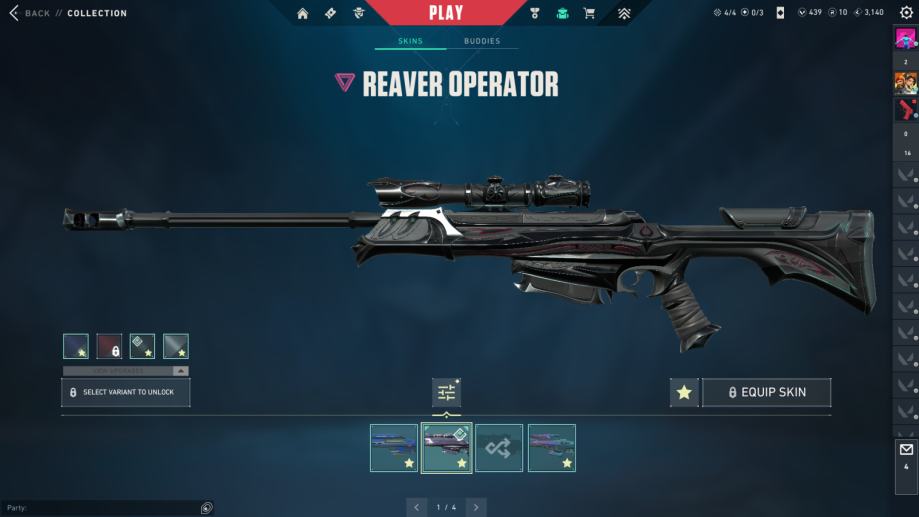Switch to the Buddies tab

482,41
